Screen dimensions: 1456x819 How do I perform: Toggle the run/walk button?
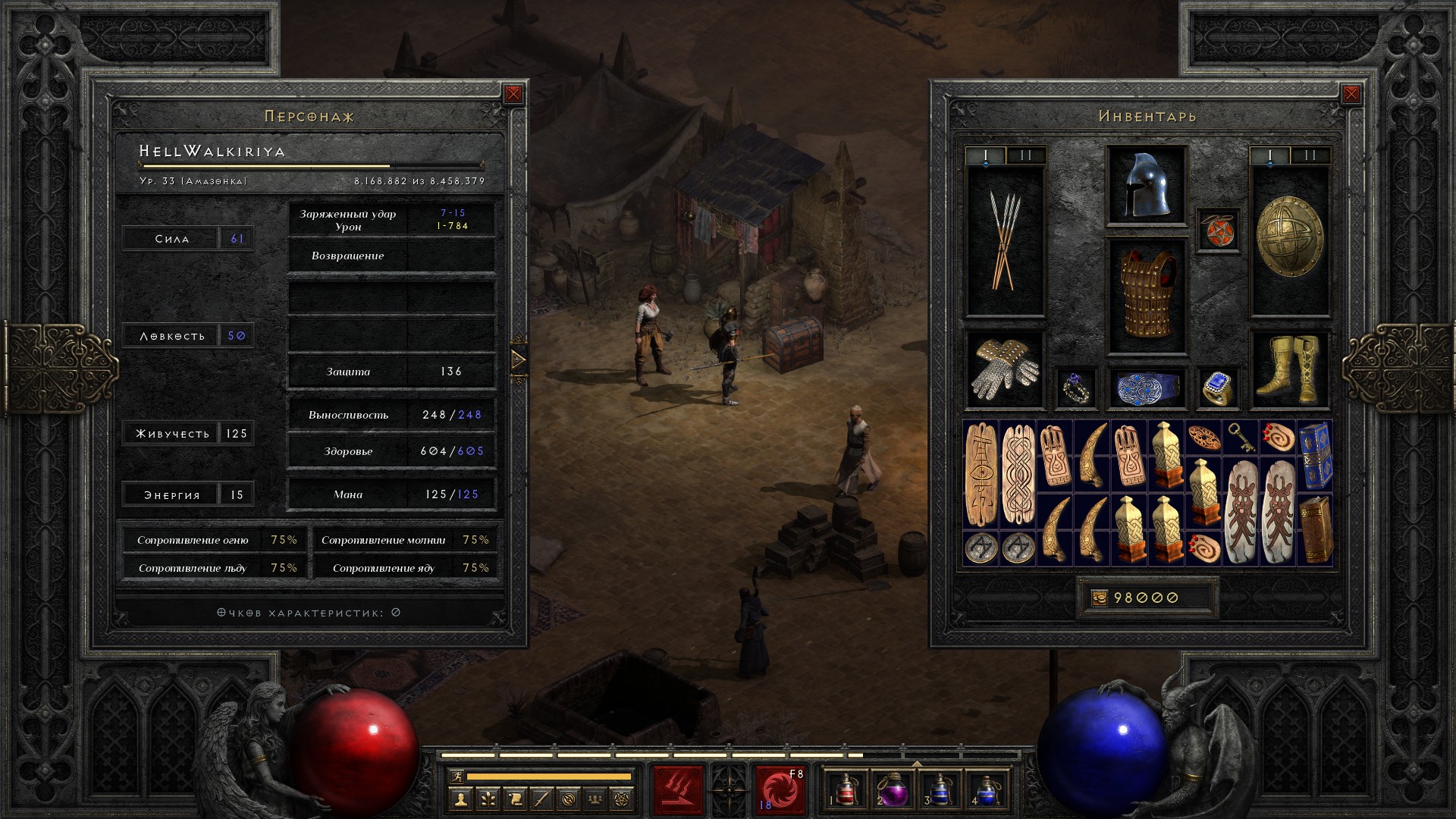coord(456,776)
